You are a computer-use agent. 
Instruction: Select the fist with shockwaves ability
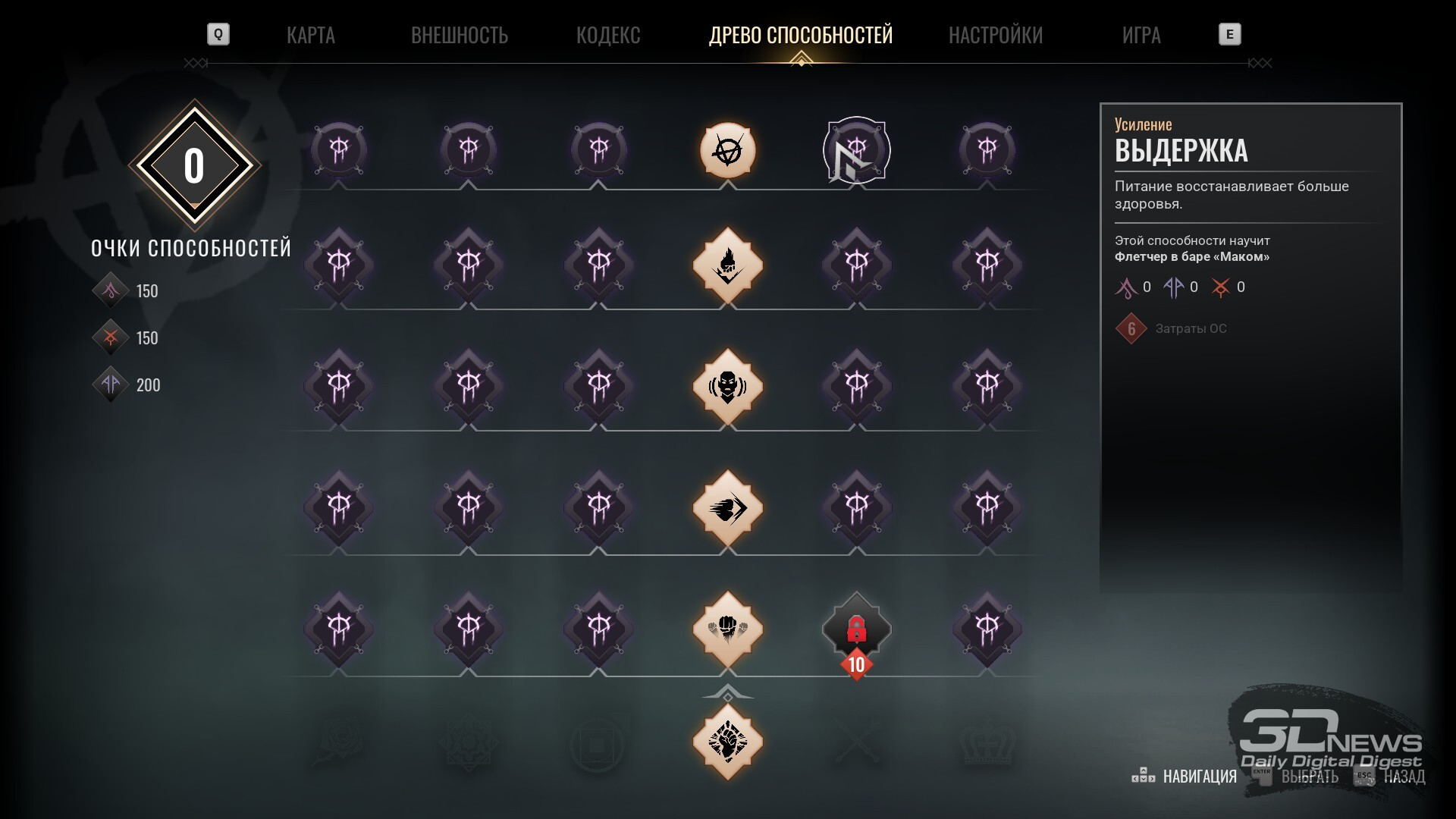[x=728, y=629]
